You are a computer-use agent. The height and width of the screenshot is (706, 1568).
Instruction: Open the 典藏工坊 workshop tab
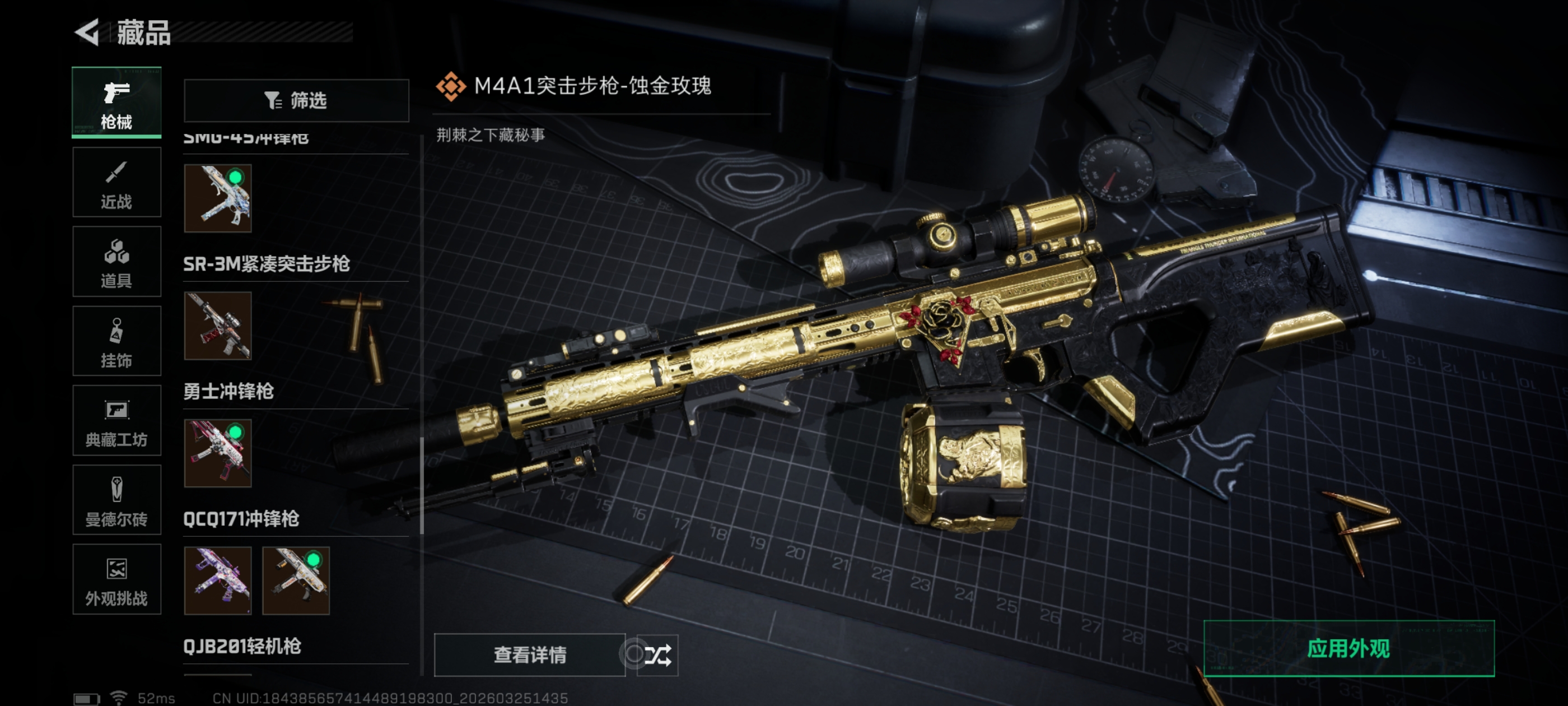pyautogui.click(x=116, y=421)
